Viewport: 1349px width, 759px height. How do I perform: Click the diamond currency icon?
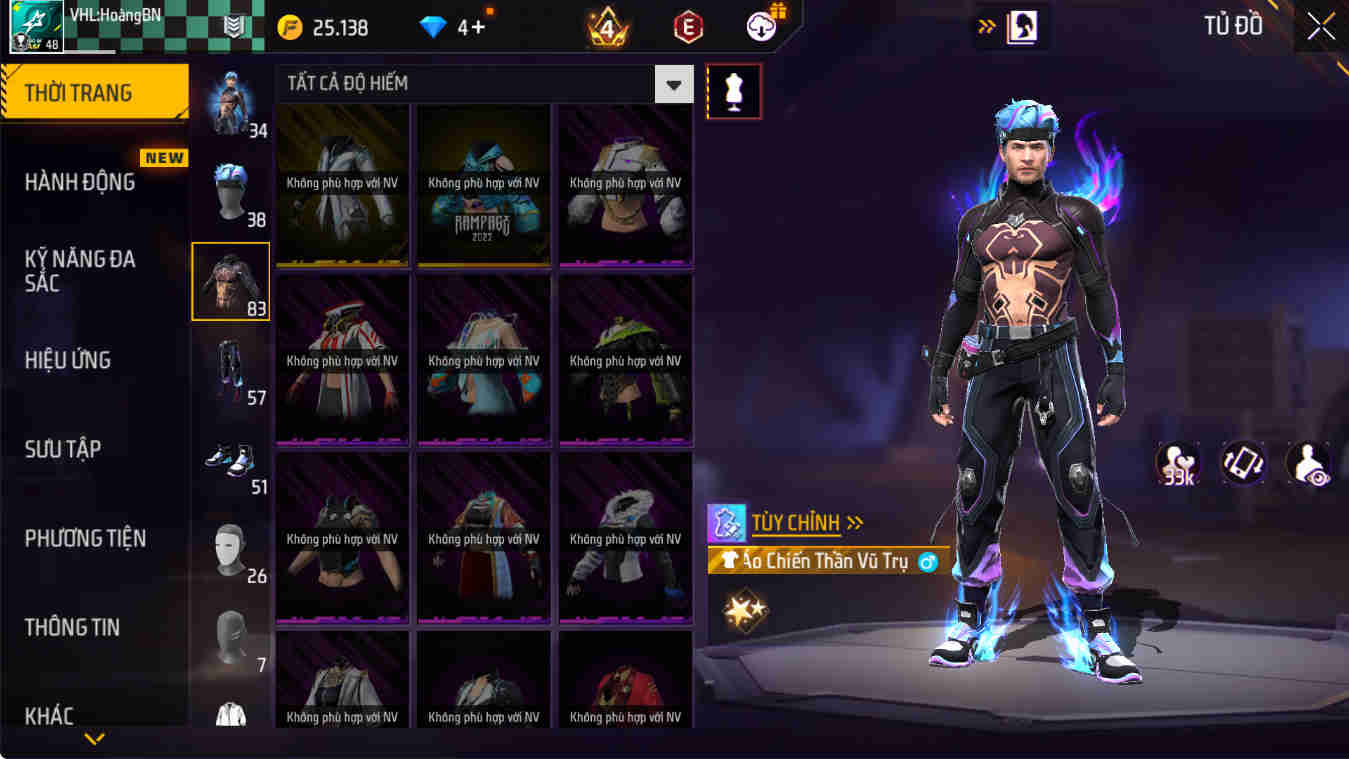[x=433, y=27]
